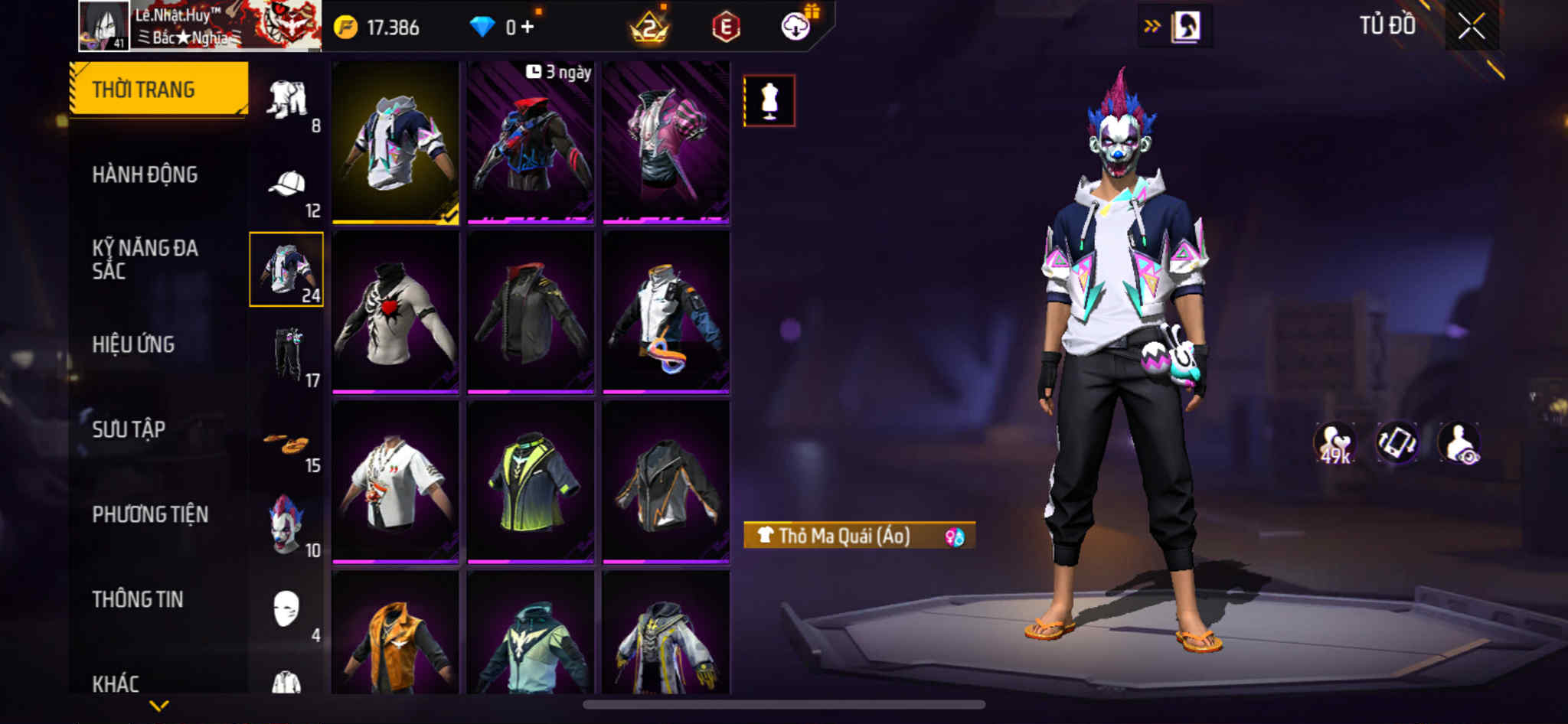1568x724 pixels.
Task: Toggle the character visibility eye icon
Action: 1459,444
